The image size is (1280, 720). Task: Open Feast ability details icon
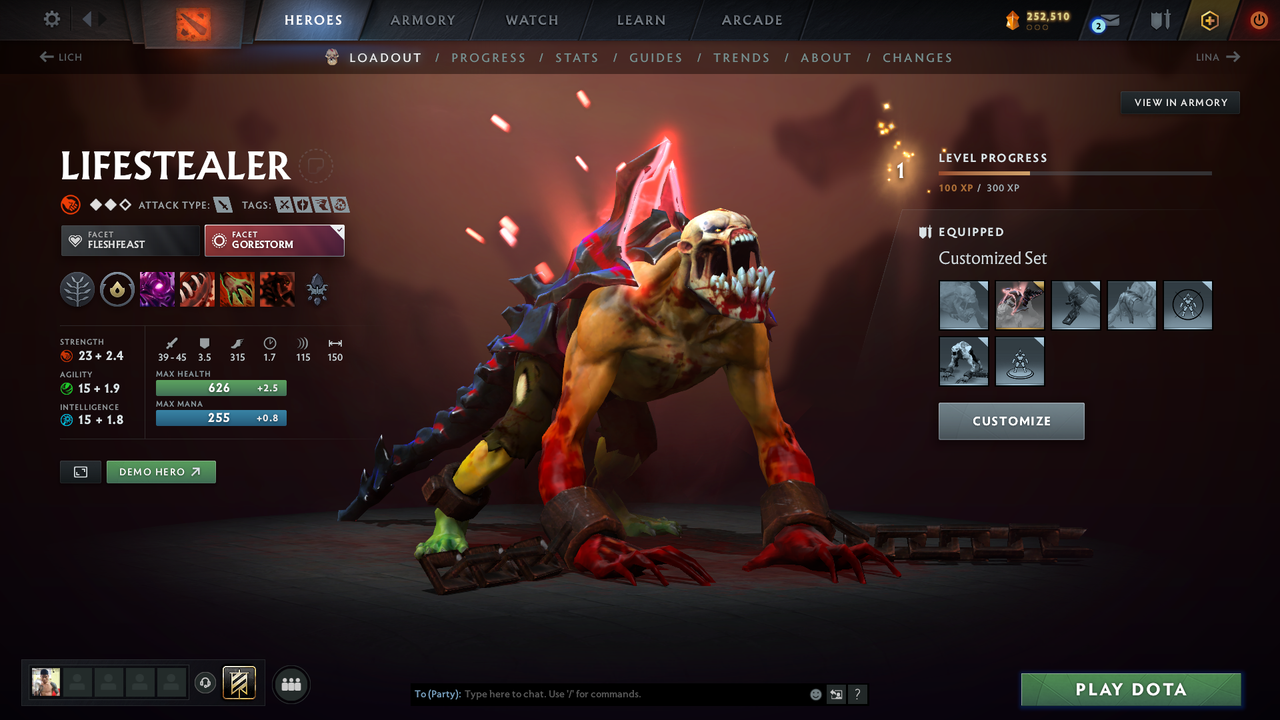(x=197, y=290)
